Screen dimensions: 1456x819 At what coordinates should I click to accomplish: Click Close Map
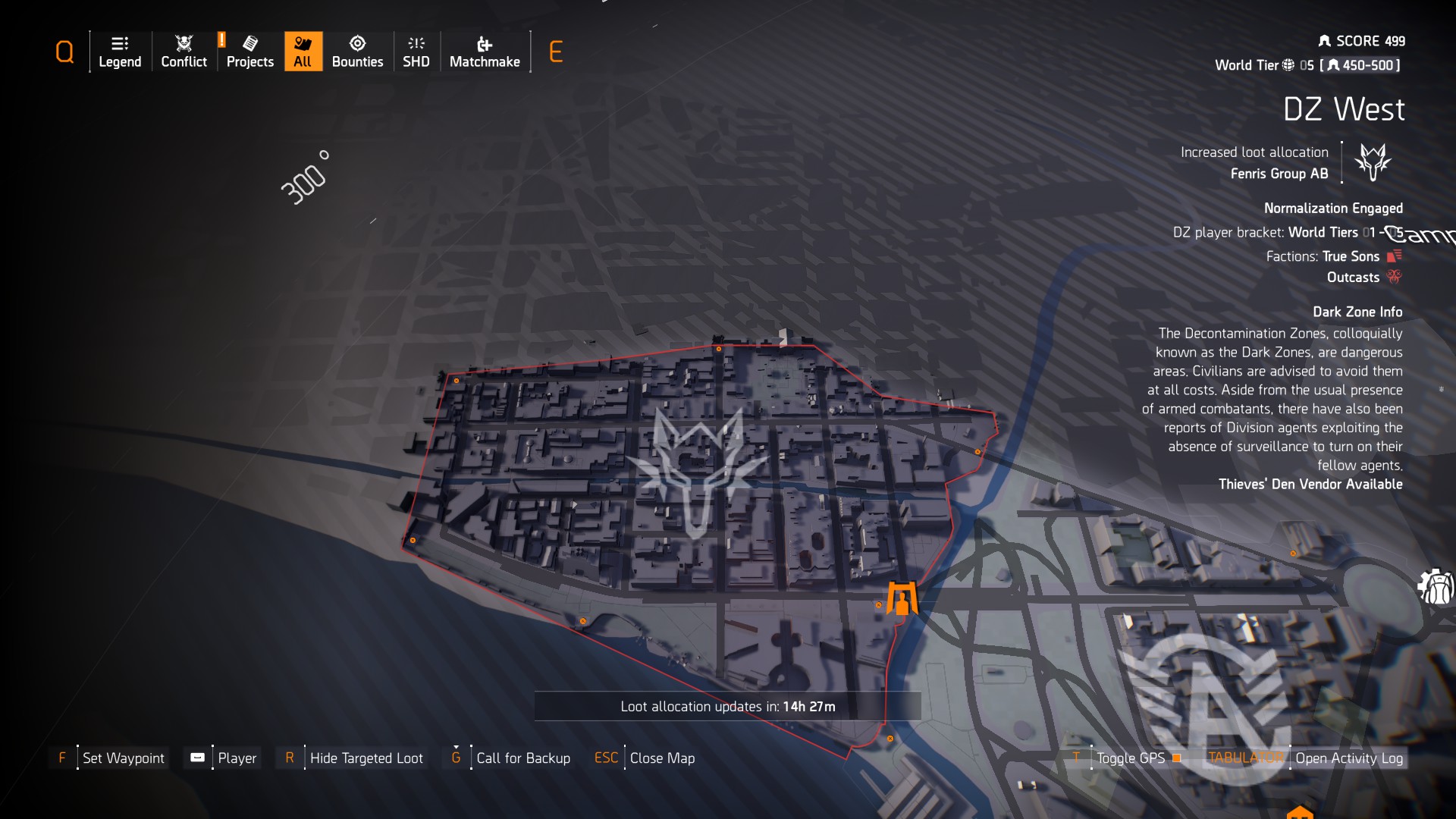click(x=661, y=758)
